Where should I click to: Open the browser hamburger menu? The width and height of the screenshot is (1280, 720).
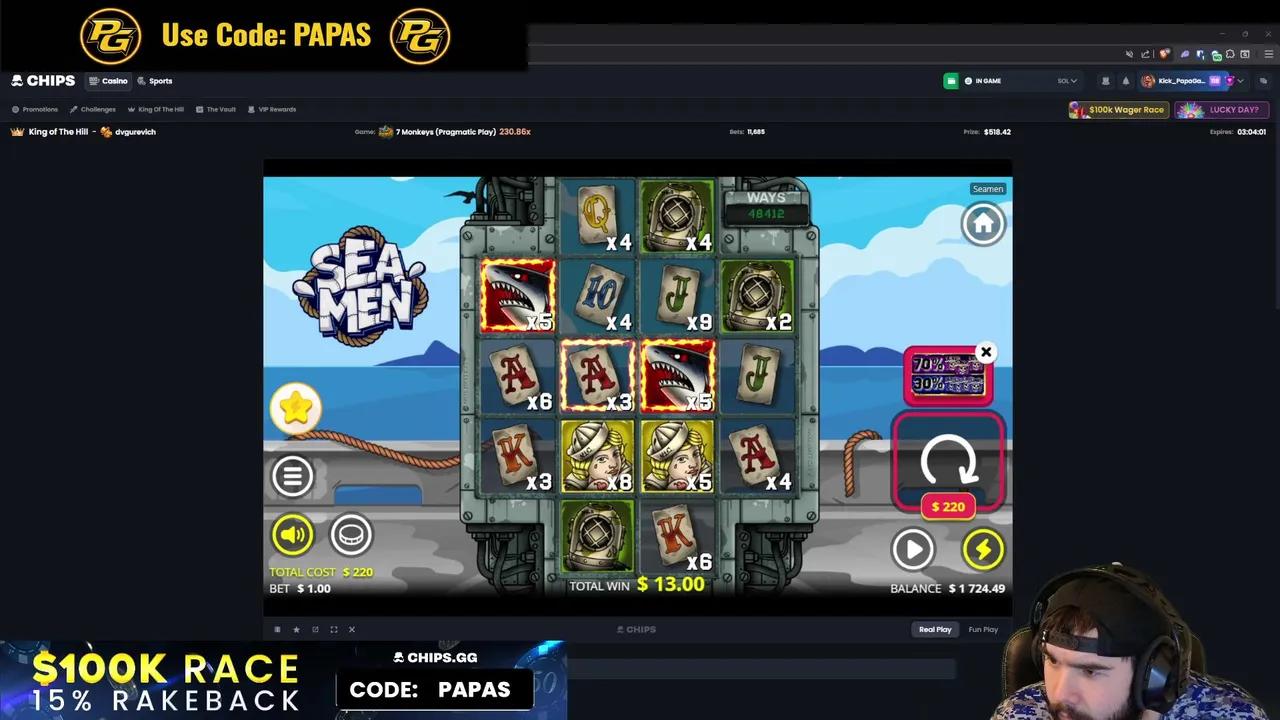(x=1269, y=54)
